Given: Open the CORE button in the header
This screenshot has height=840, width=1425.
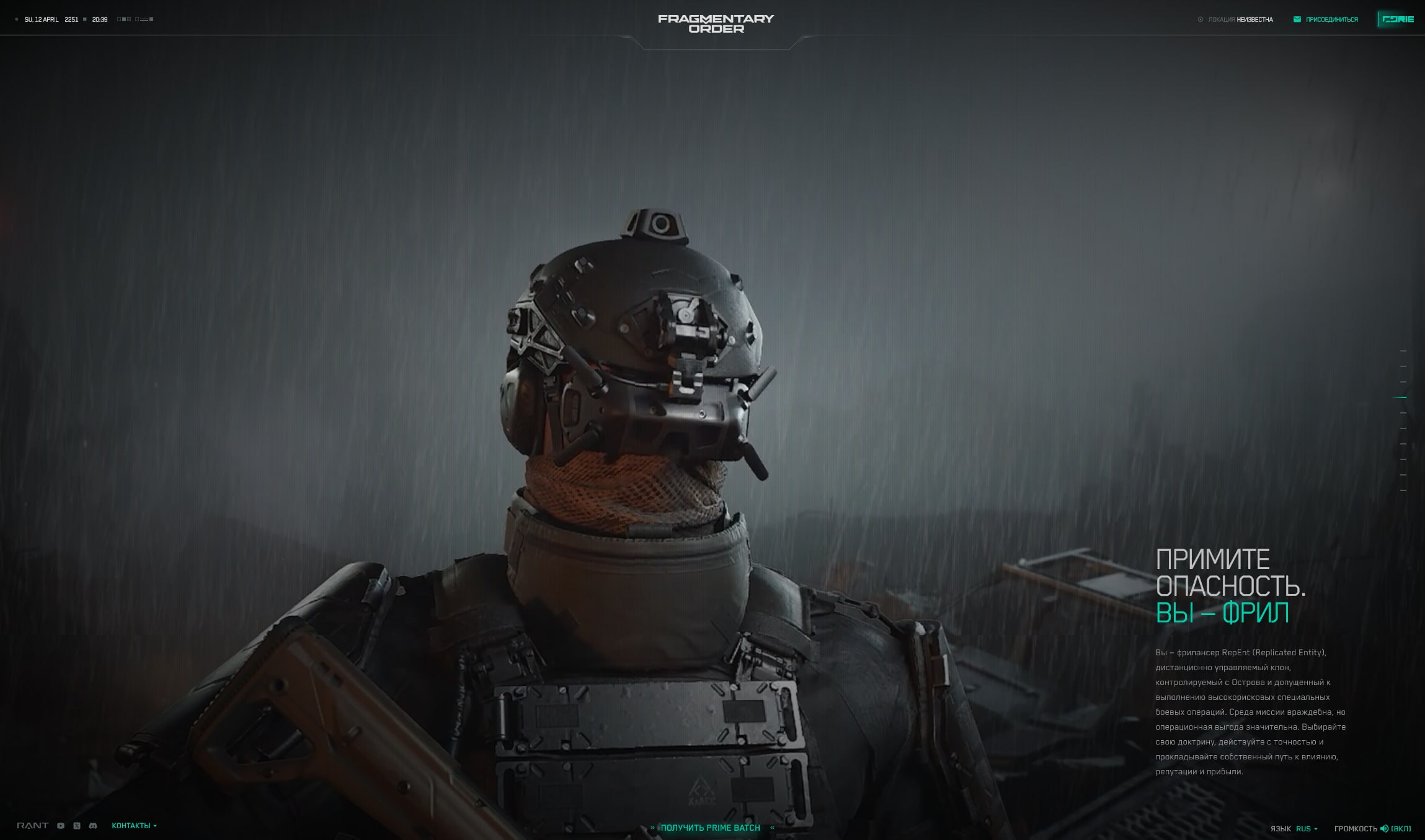Looking at the screenshot, I should pyautogui.click(x=1398, y=19).
